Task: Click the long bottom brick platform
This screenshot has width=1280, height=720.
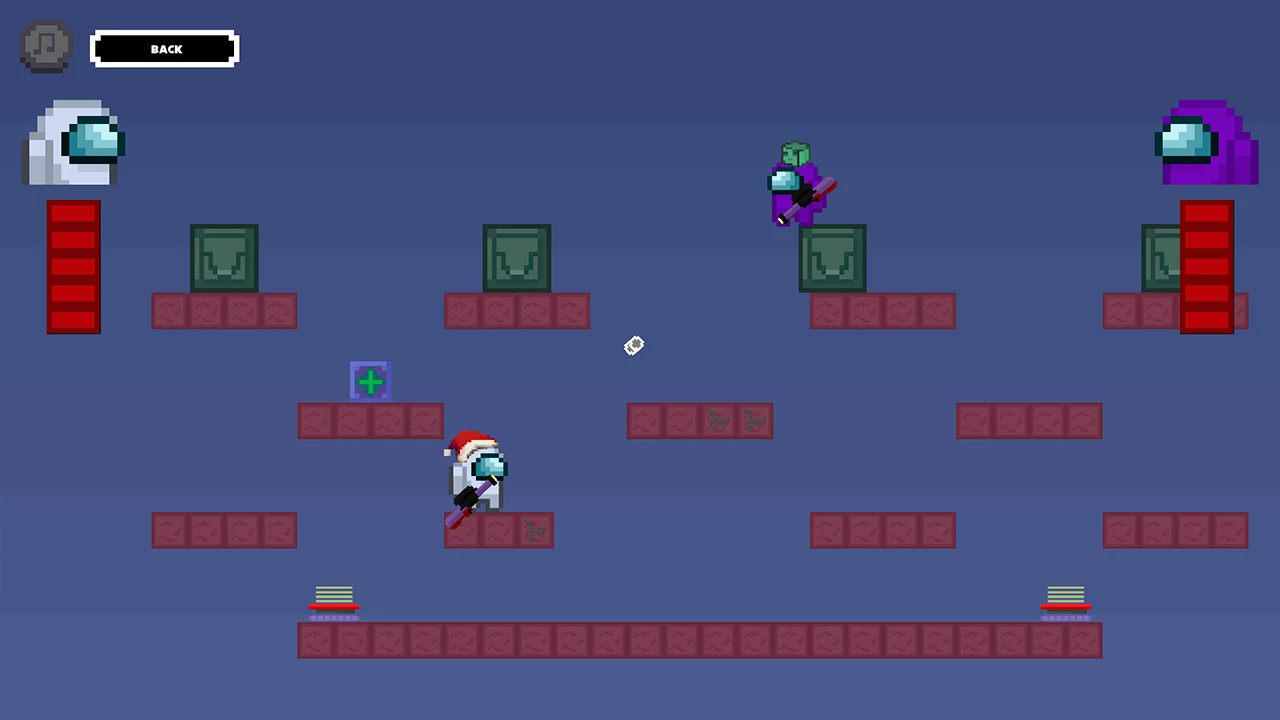Action: [700, 640]
